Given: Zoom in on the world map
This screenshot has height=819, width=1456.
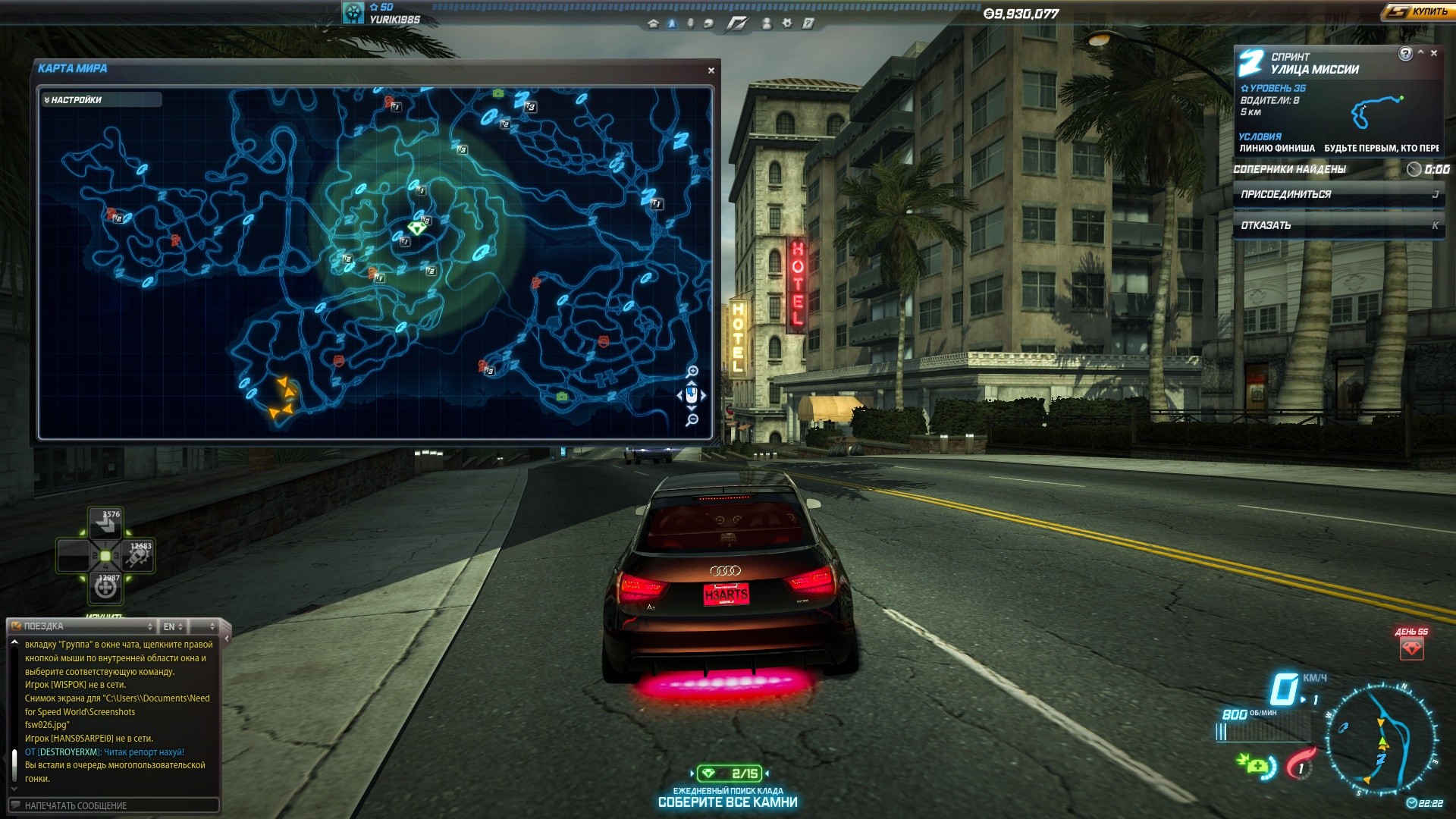Looking at the screenshot, I should tap(692, 371).
